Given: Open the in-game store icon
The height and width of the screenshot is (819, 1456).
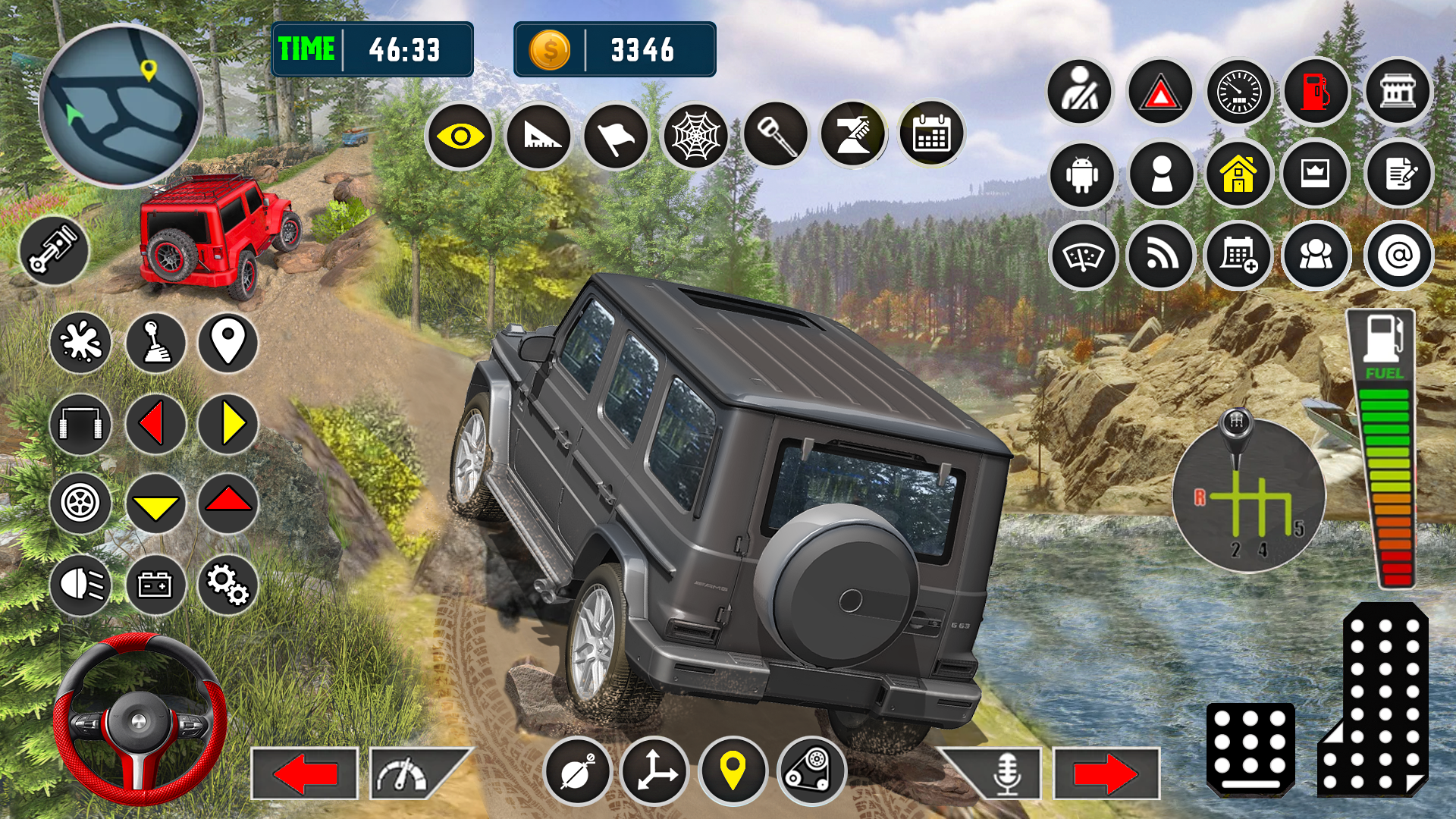Looking at the screenshot, I should coord(1398,93).
